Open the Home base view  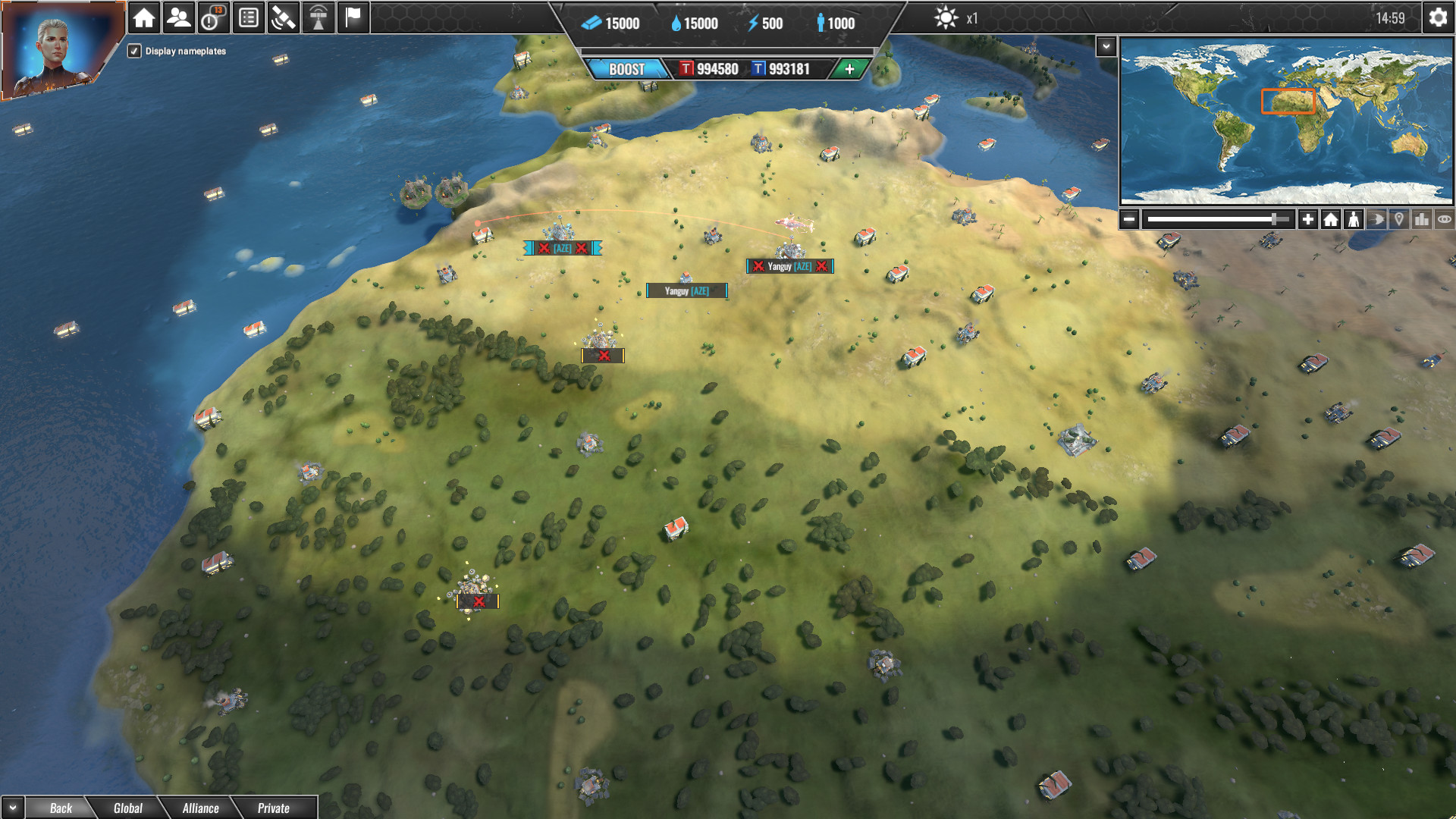pos(143,16)
